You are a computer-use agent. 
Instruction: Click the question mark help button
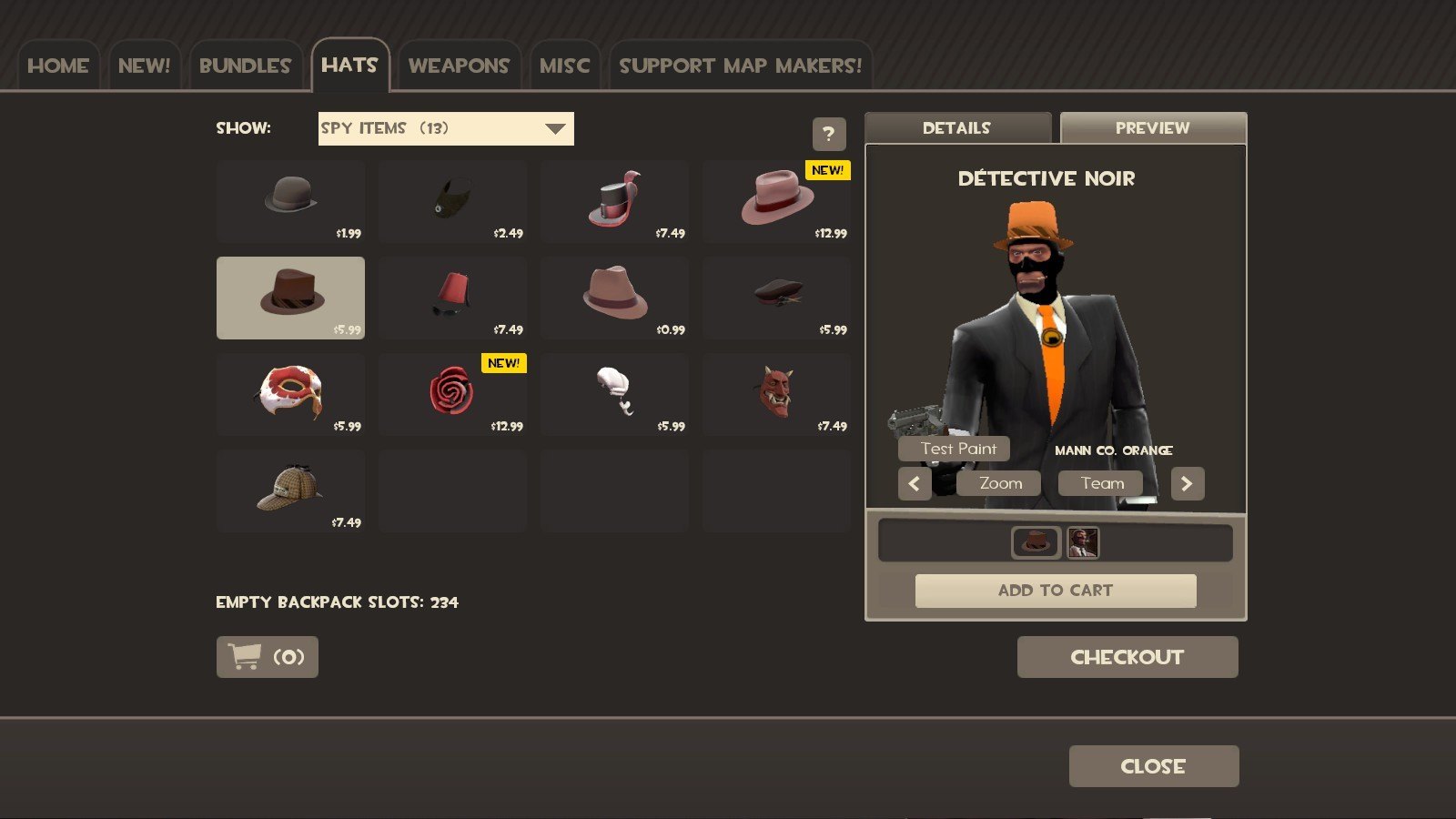pyautogui.click(x=828, y=135)
